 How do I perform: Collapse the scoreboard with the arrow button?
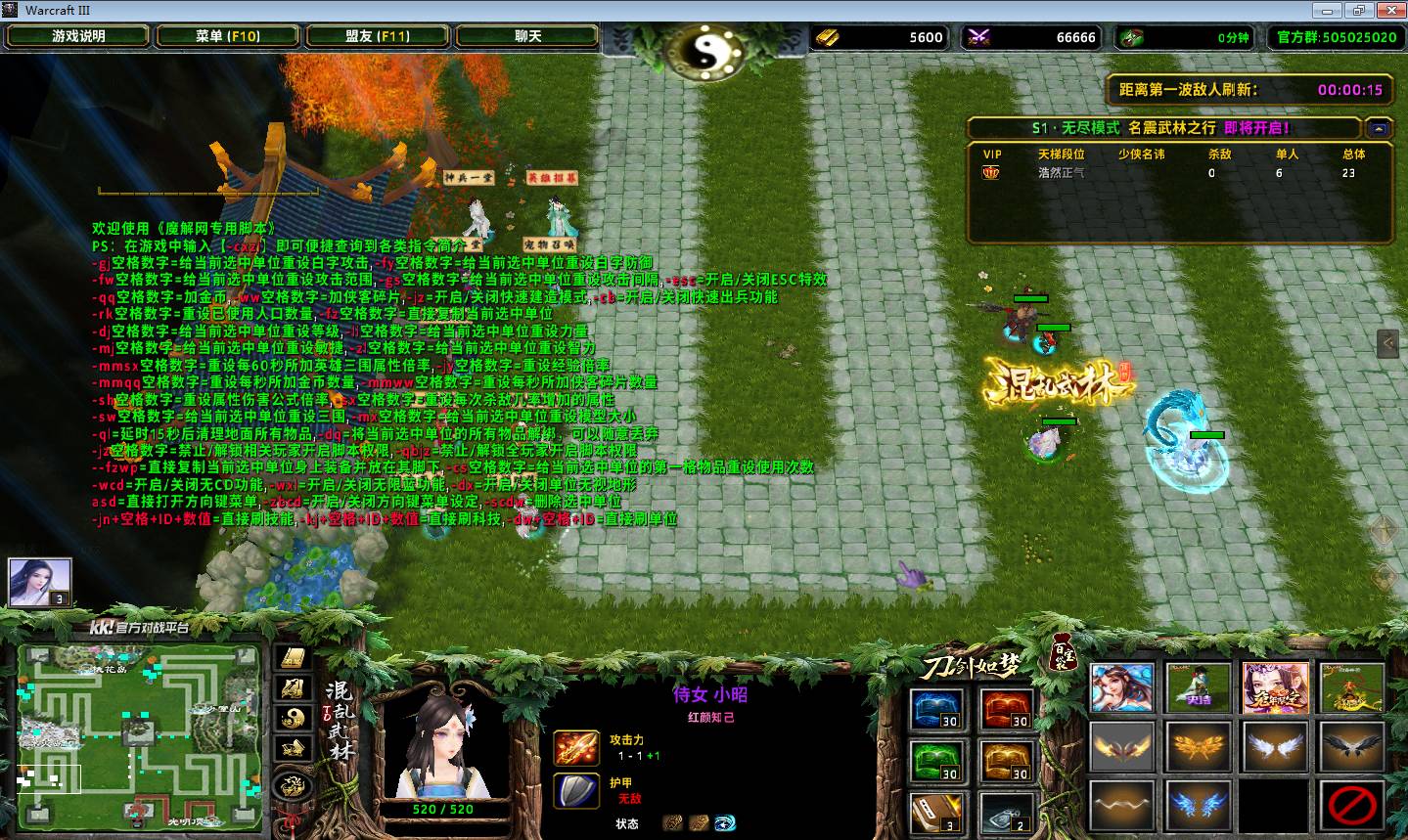(x=1379, y=128)
